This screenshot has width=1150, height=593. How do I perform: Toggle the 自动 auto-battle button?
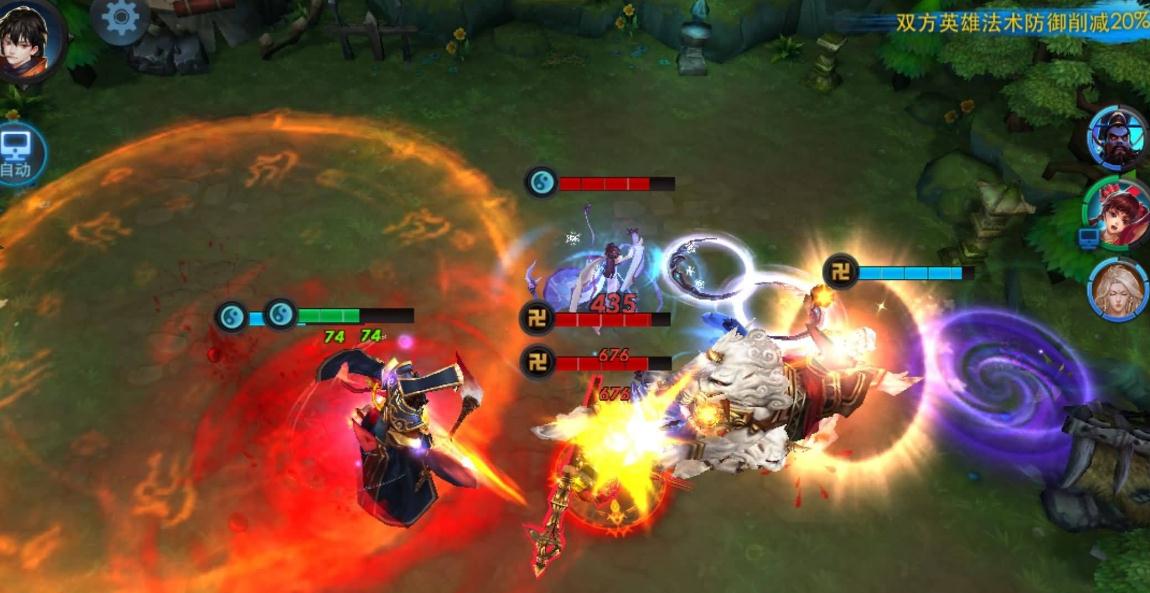pos(17,153)
